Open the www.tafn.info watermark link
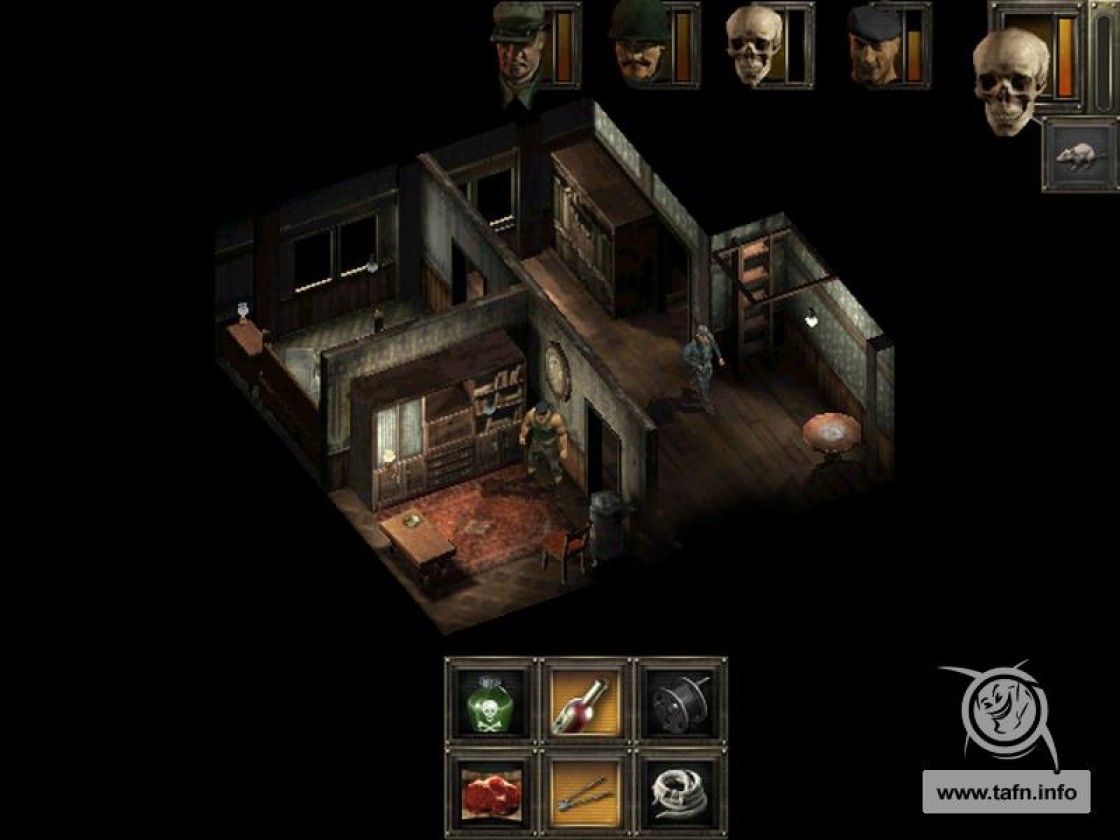The height and width of the screenshot is (840, 1120). (1005, 793)
